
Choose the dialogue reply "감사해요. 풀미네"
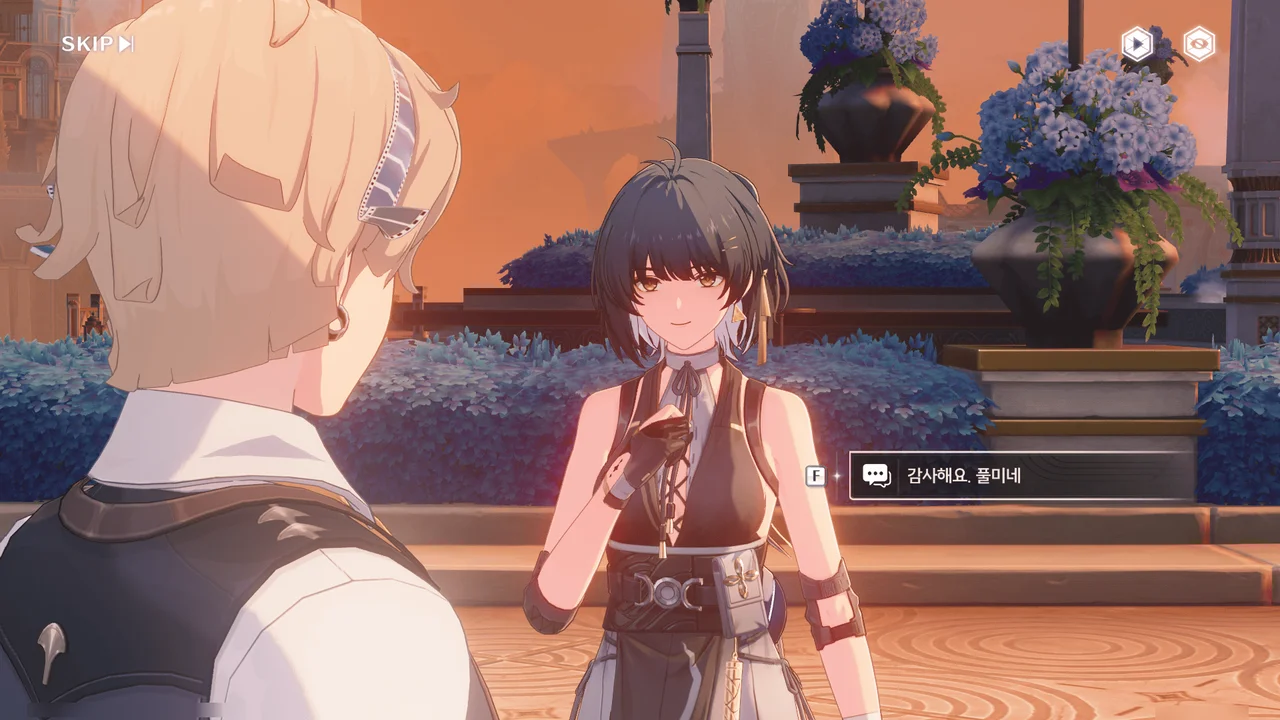coord(1021,476)
